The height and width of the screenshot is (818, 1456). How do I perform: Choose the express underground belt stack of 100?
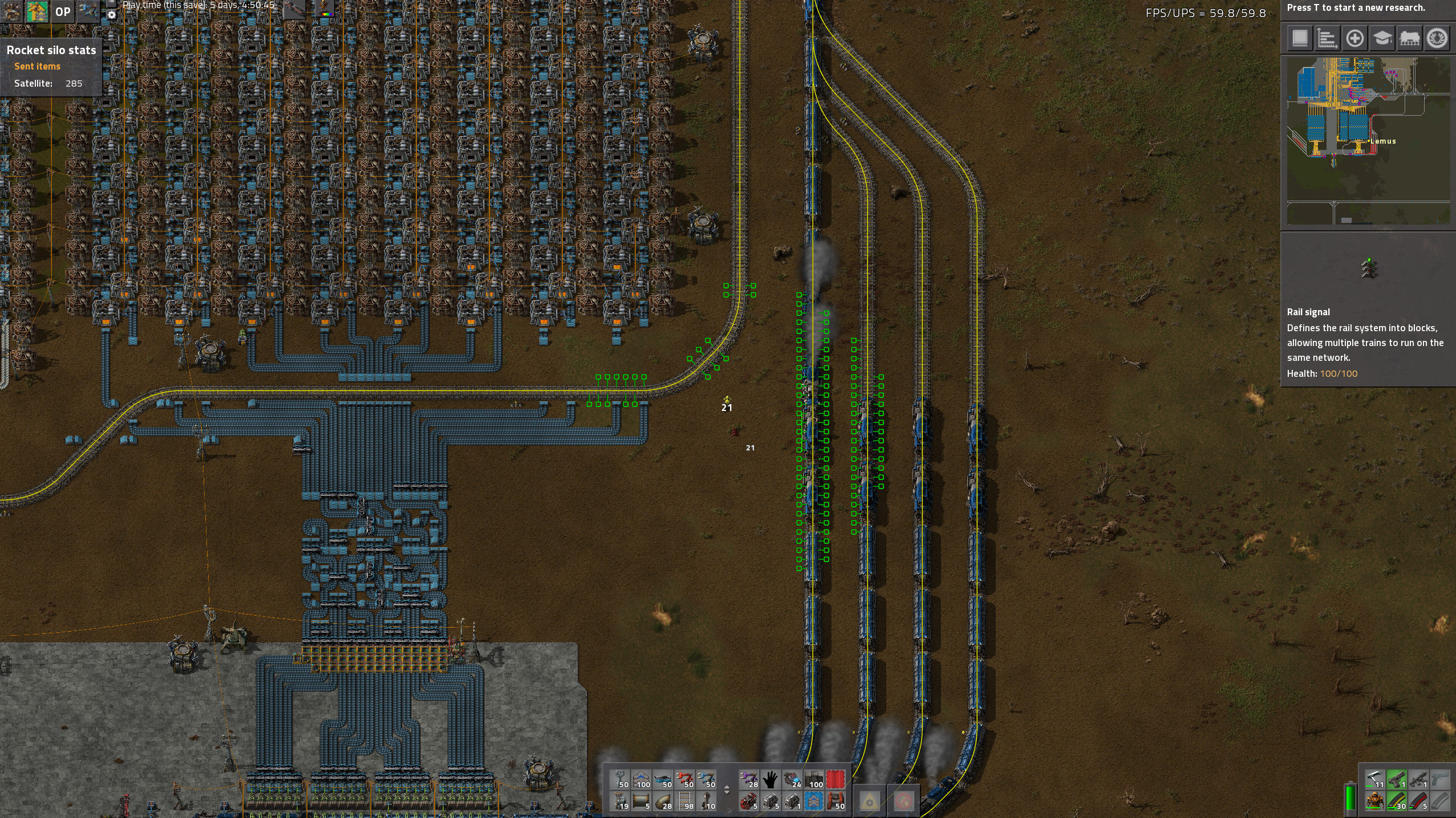pyautogui.click(x=641, y=780)
